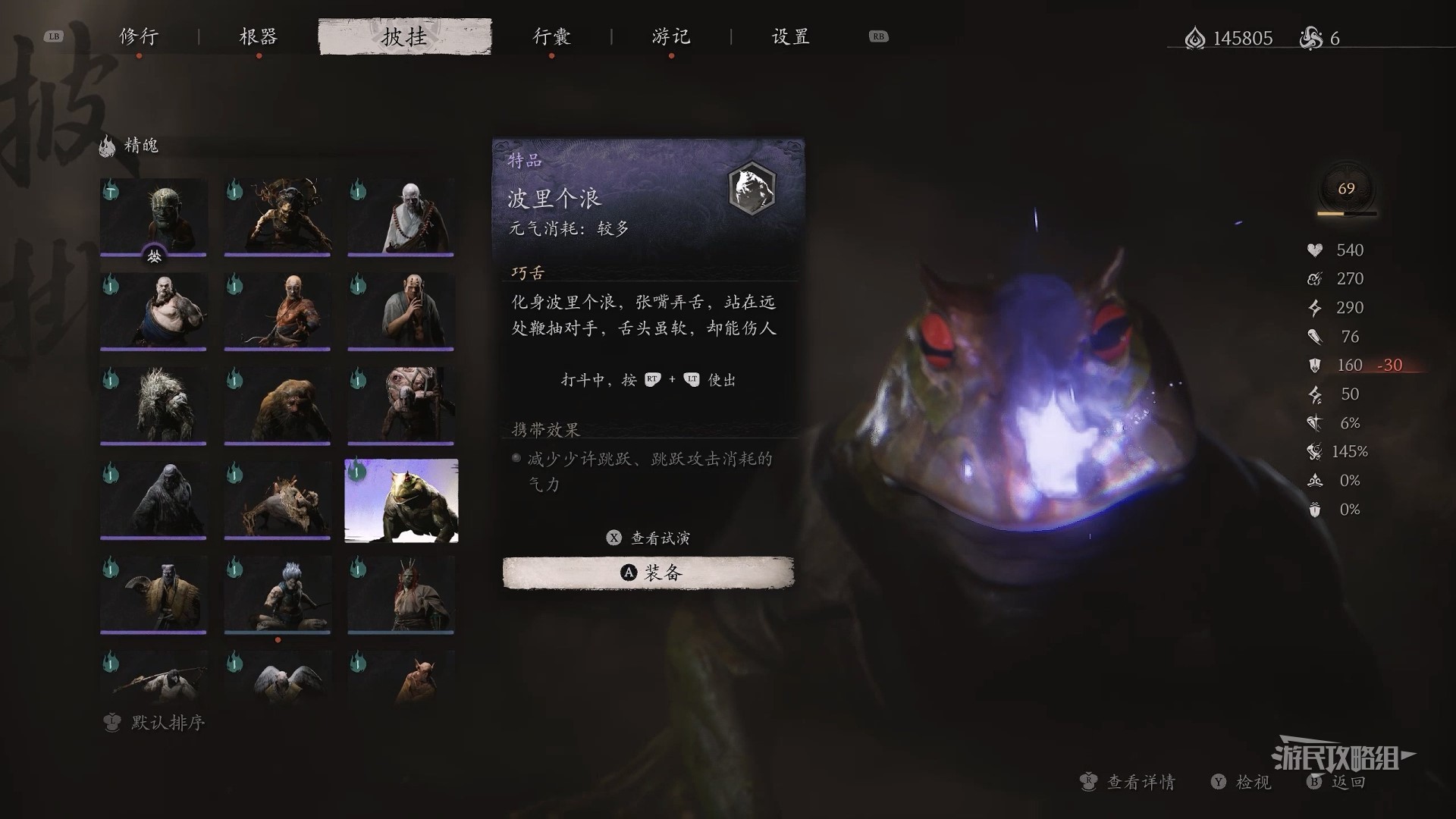Open the 游记 journal tab
The image size is (1456, 819).
(671, 36)
